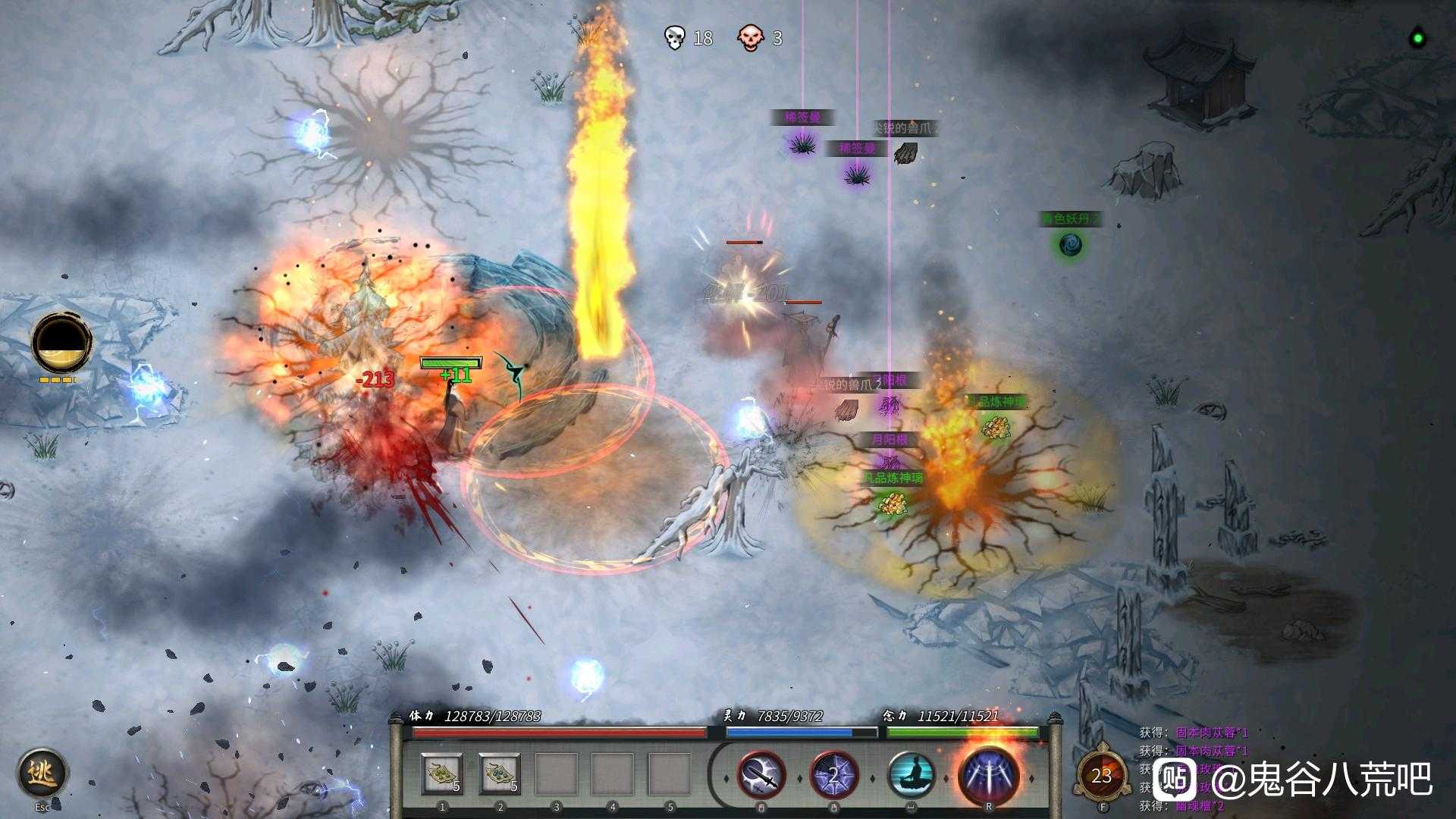Use the item in hotbar slot 1

pos(442,775)
